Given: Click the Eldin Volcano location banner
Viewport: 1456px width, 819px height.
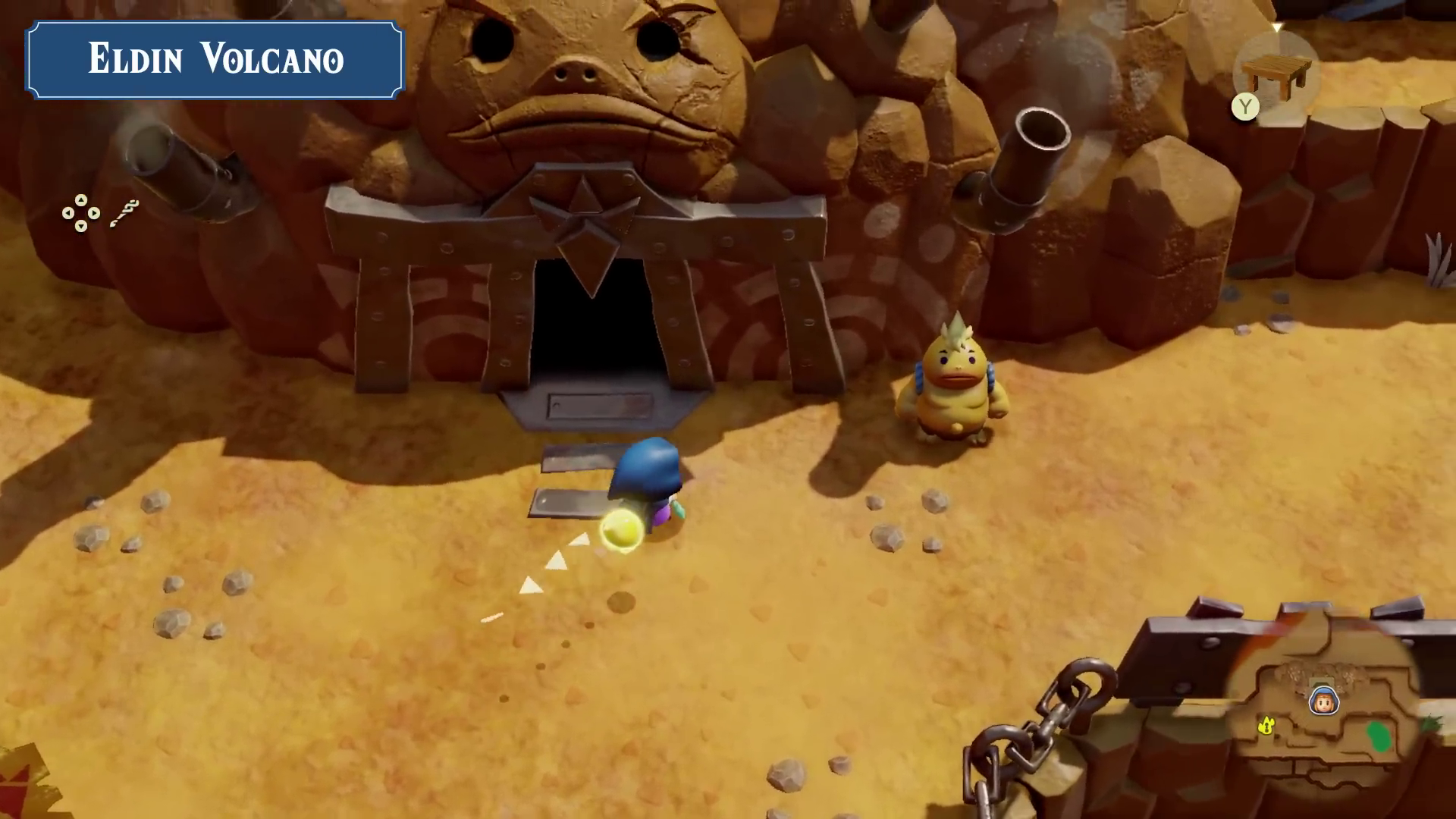Looking at the screenshot, I should pos(215,60).
